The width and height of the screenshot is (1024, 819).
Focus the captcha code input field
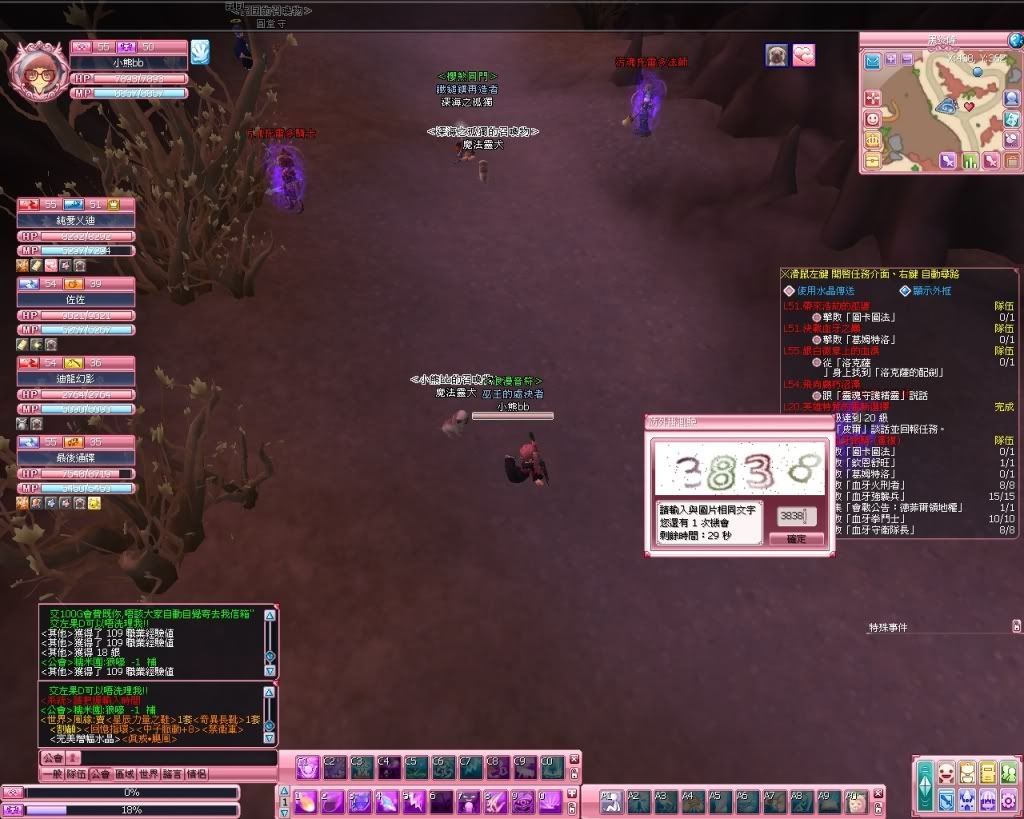tap(796, 516)
